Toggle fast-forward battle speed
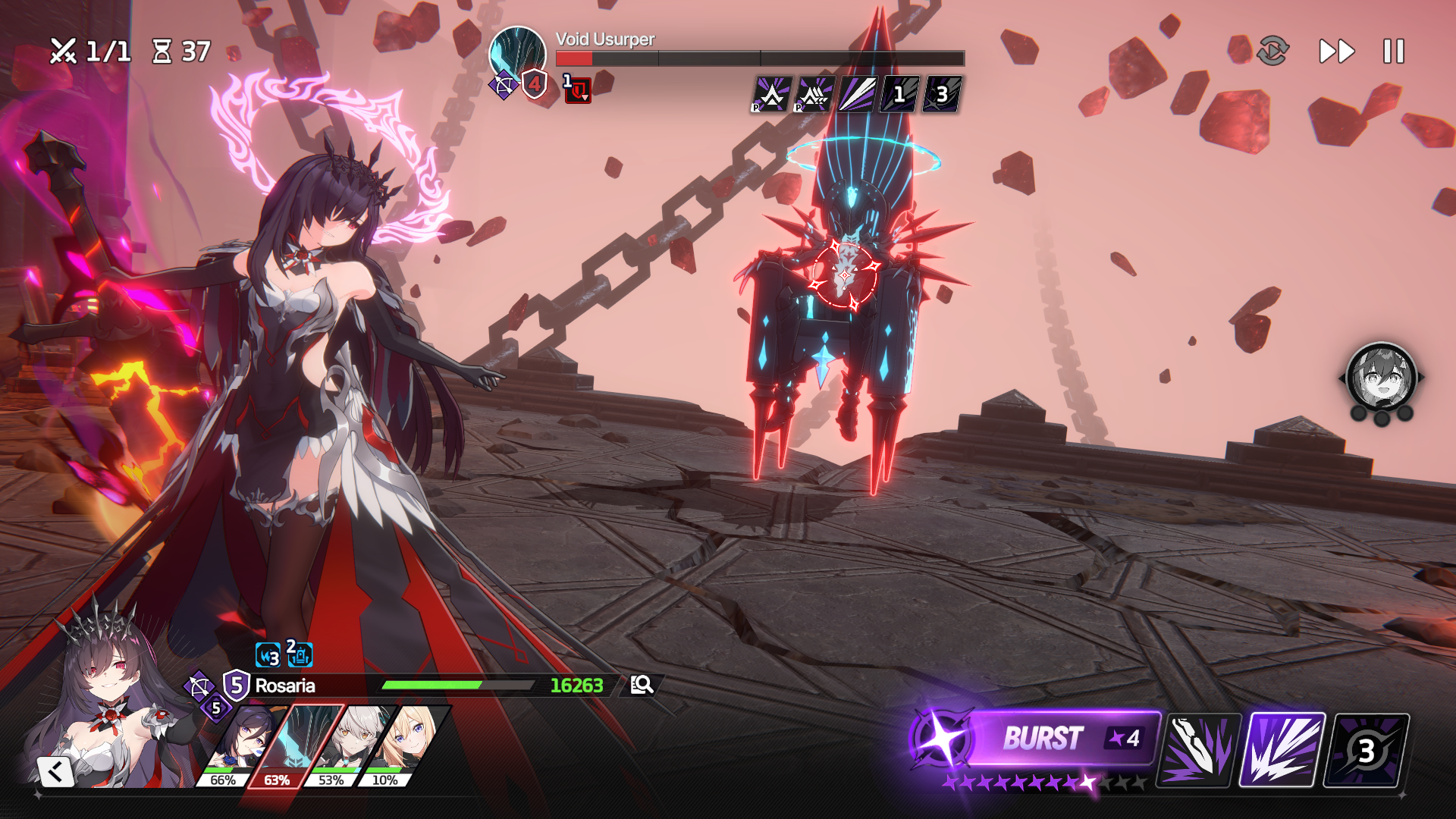This screenshot has width=1456, height=819. click(1336, 52)
